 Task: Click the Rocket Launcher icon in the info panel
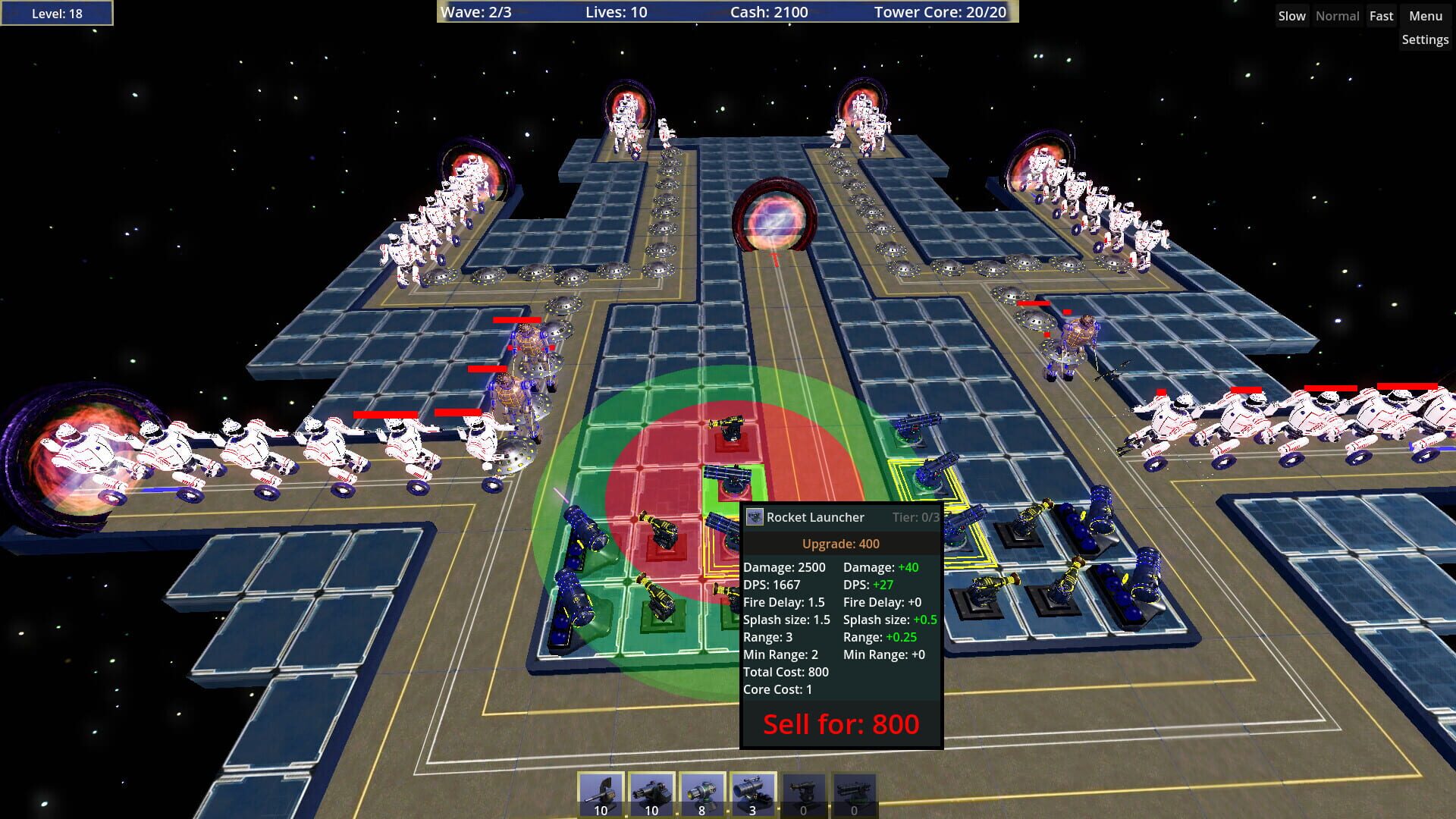[x=755, y=516]
